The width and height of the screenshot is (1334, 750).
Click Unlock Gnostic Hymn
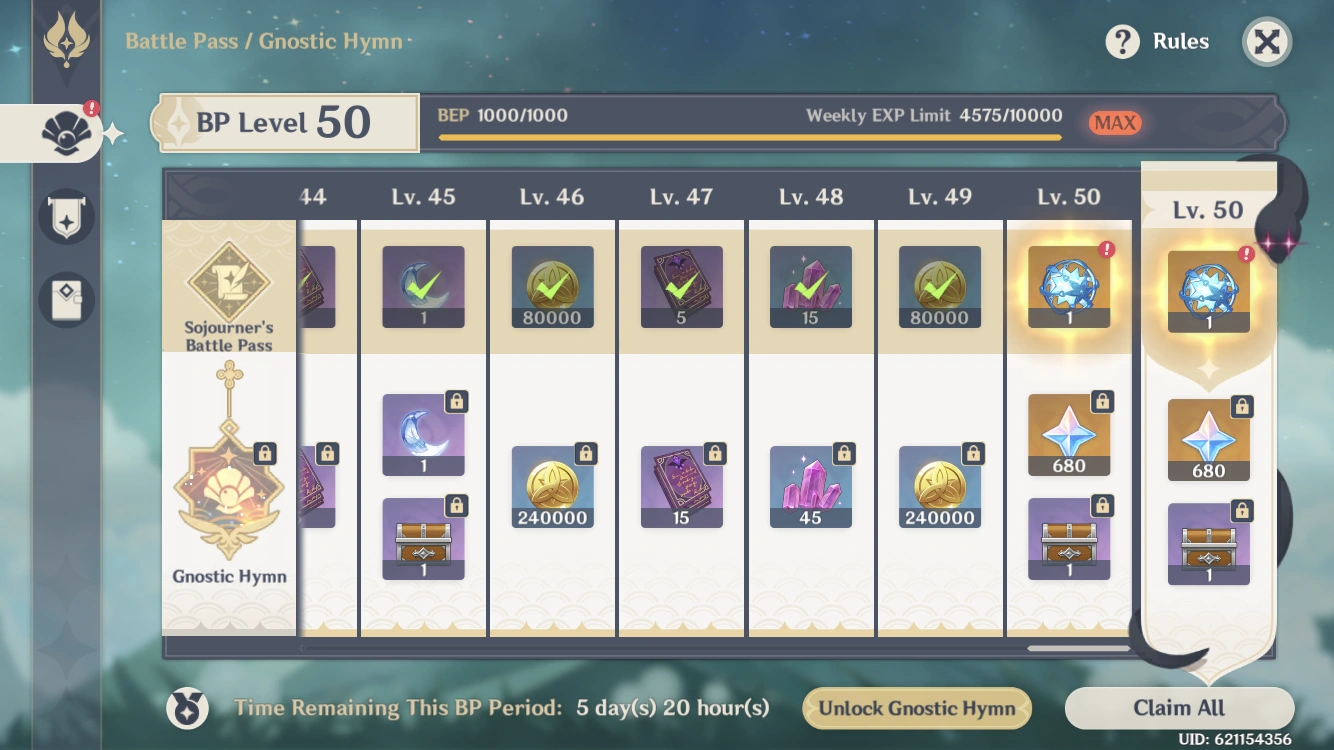click(917, 708)
